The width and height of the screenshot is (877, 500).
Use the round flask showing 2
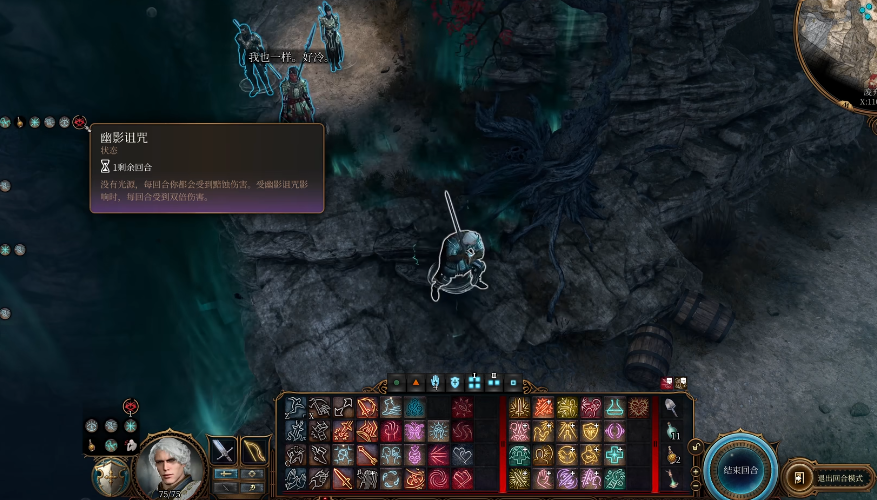click(670, 455)
